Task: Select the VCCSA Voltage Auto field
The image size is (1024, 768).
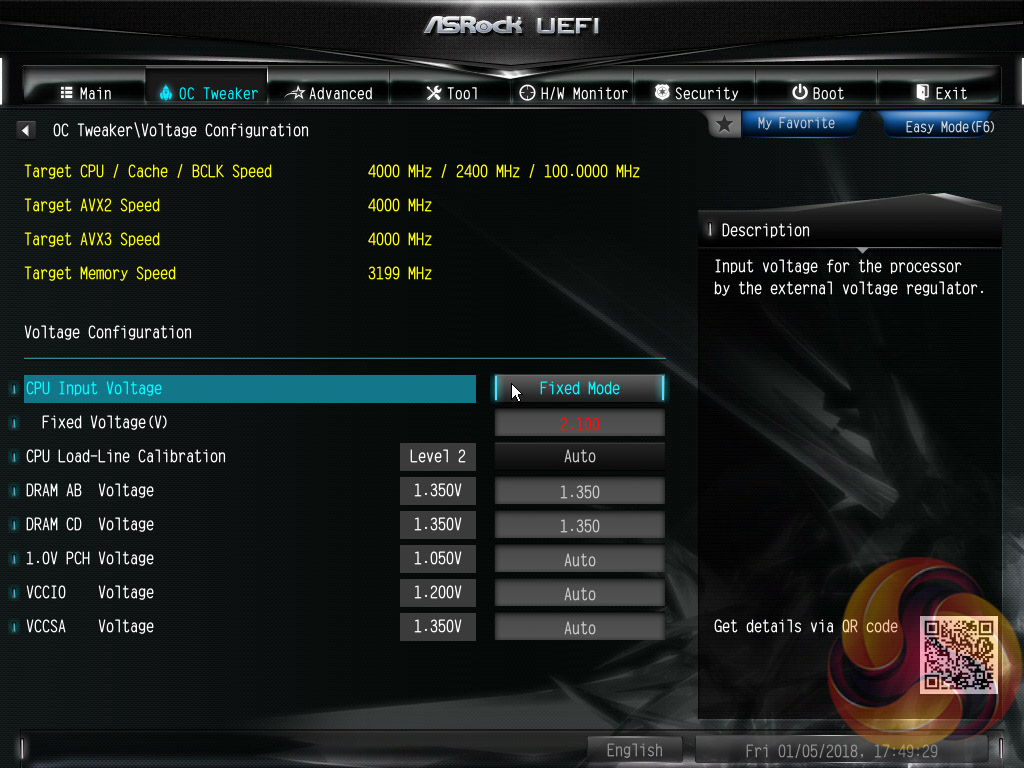Action: [x=580, y=627]
